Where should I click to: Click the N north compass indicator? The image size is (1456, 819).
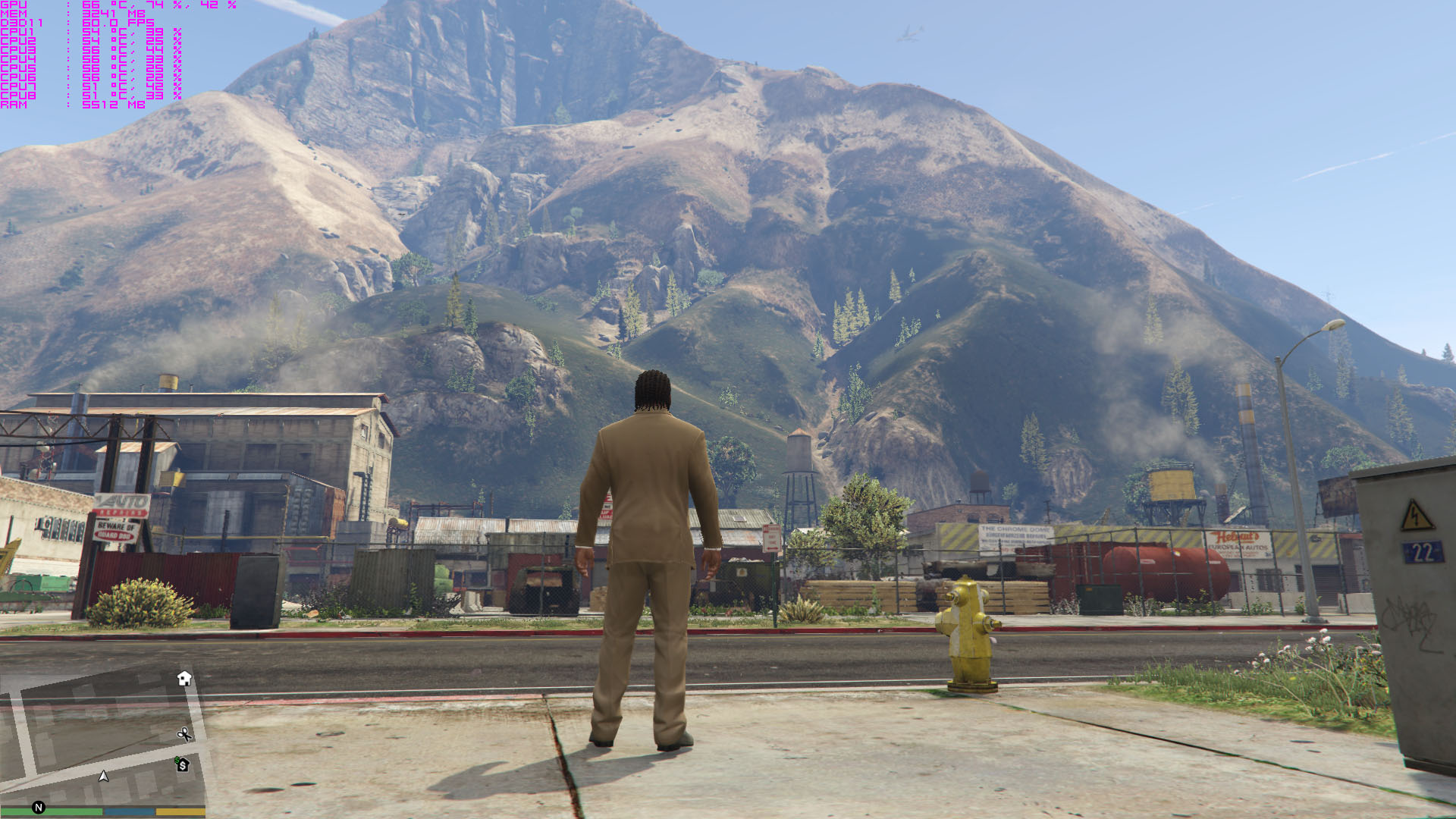pos(39,808)
